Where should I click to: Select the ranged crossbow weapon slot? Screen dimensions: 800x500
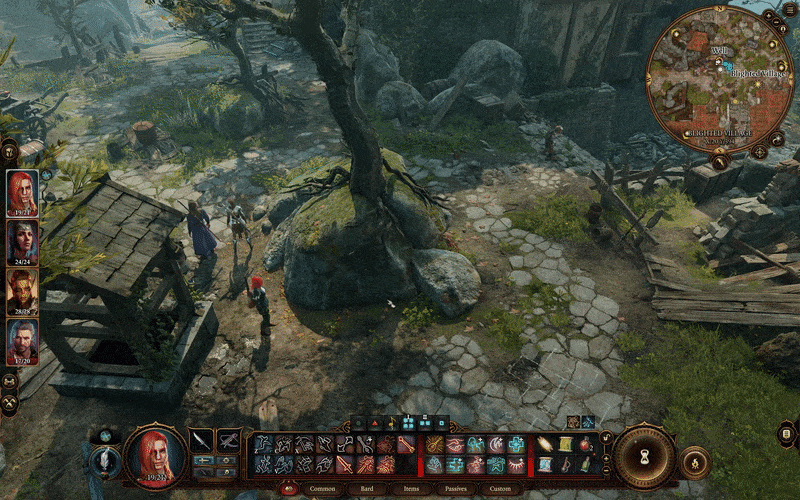(x=229, y=440)
